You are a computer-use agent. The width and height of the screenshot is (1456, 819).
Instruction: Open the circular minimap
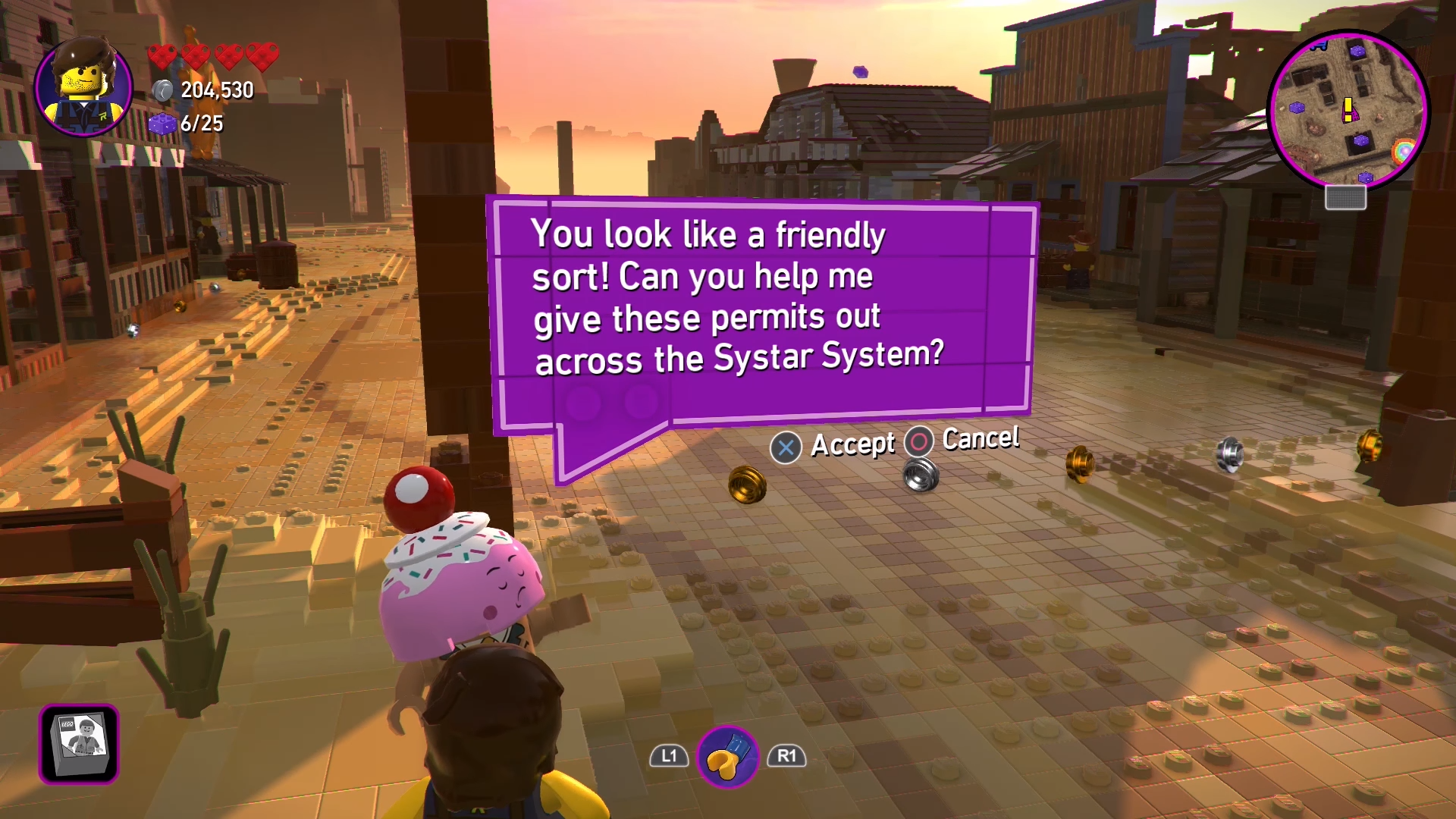pos(1348,111)
